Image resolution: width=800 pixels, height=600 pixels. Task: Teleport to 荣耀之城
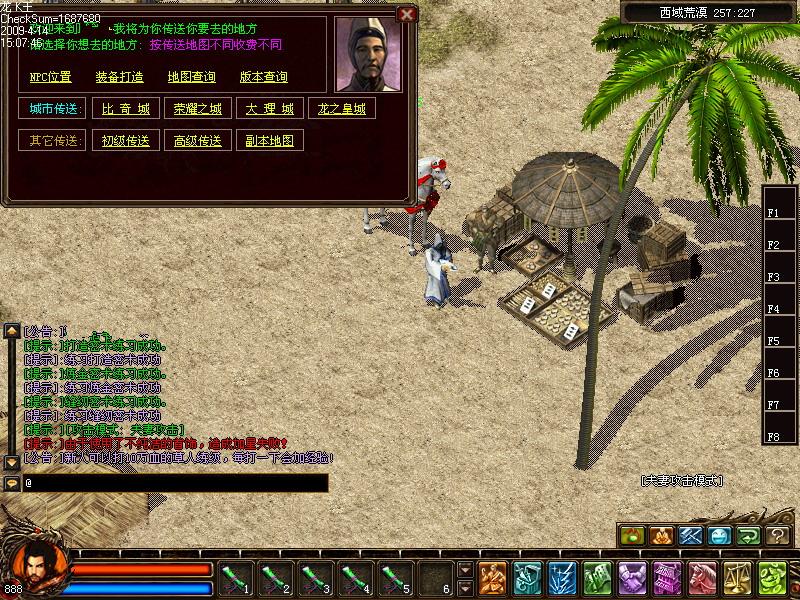[197, 109]
